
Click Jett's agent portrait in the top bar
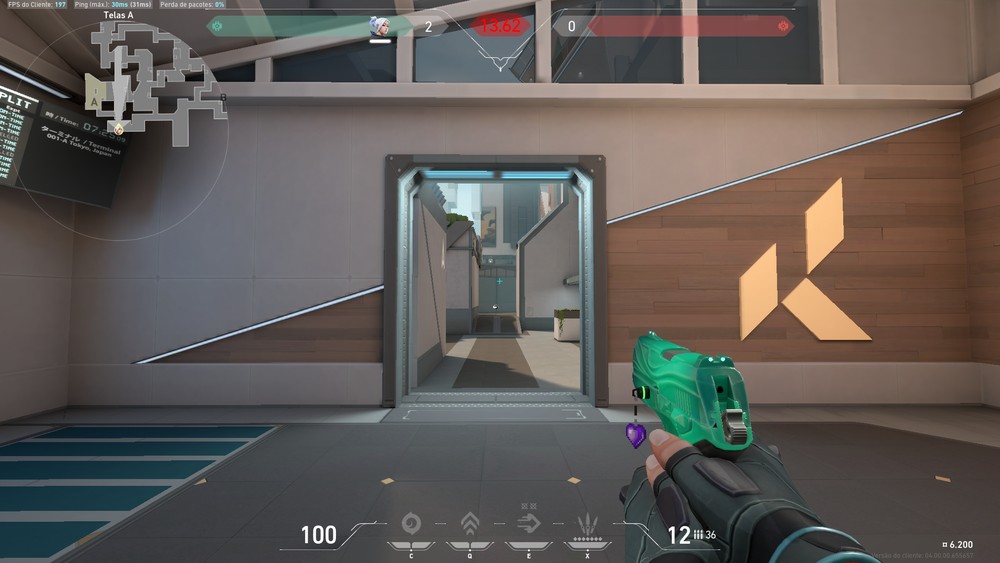tap(380, 26)
